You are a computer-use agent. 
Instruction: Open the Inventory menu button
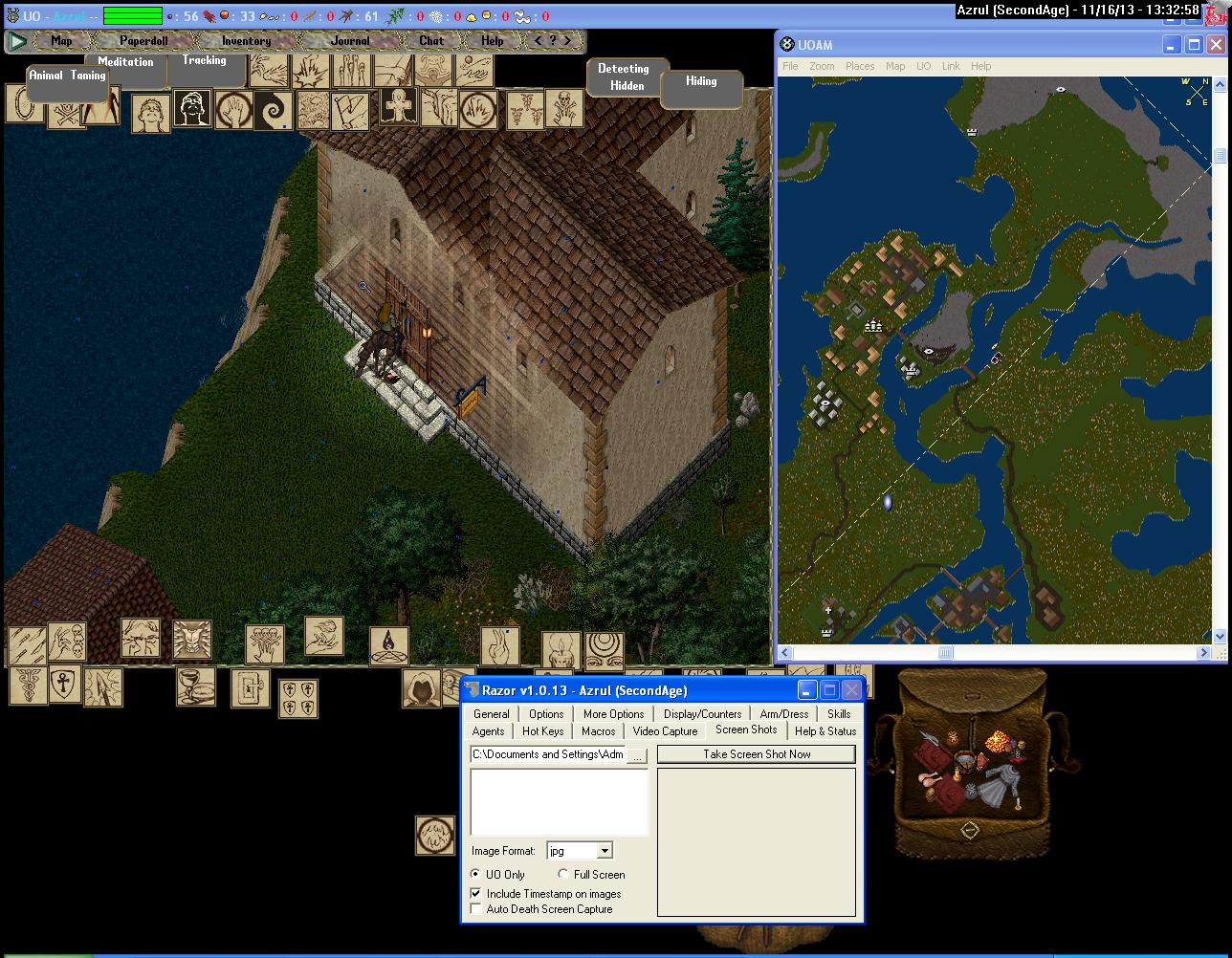(x=246, y=41)
